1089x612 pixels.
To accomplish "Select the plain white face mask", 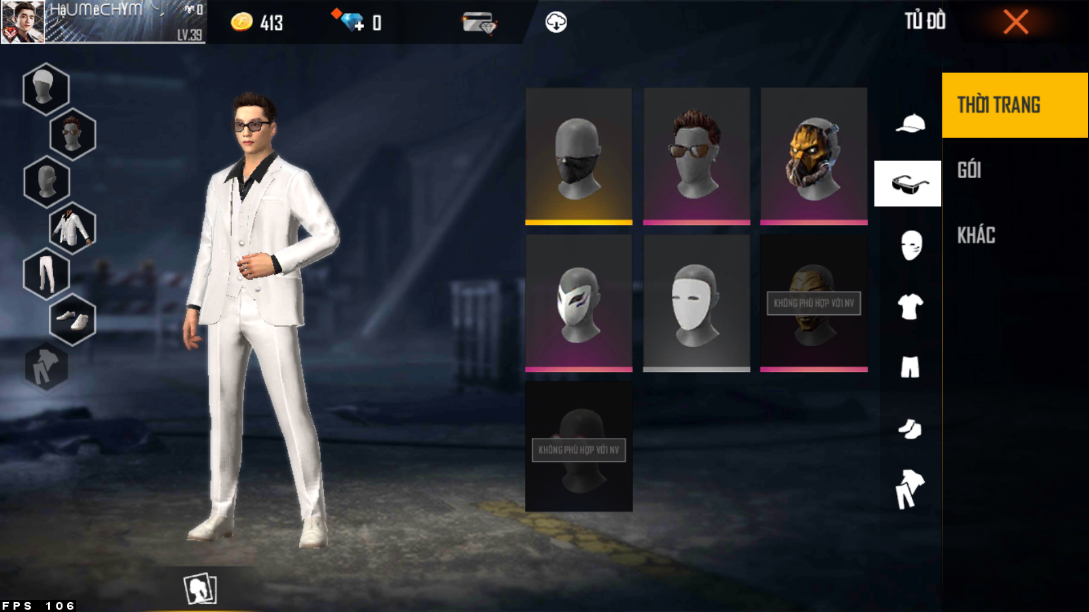I will [696, 302].
